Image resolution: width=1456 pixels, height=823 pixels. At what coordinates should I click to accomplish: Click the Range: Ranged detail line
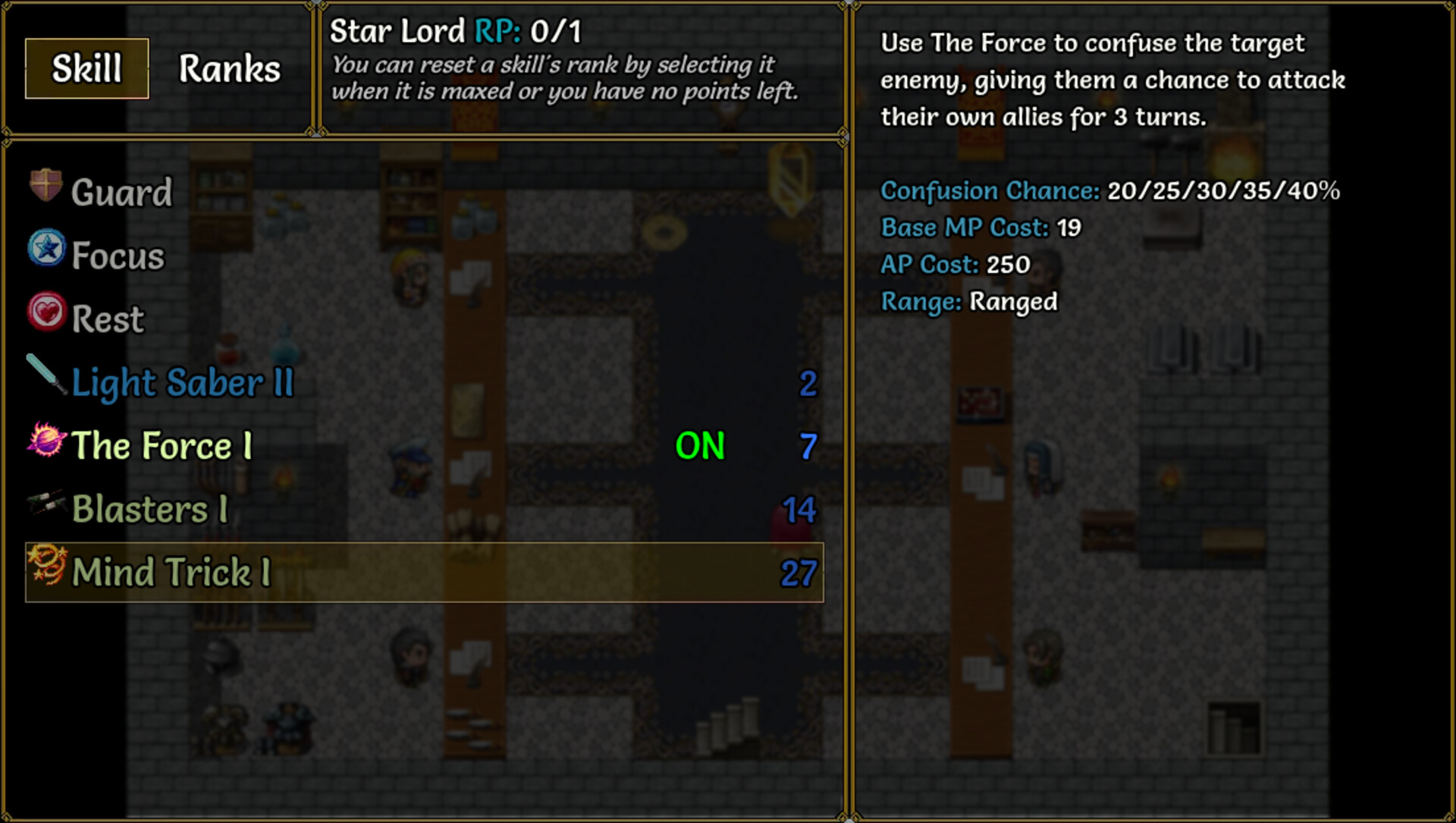(968, 301)
